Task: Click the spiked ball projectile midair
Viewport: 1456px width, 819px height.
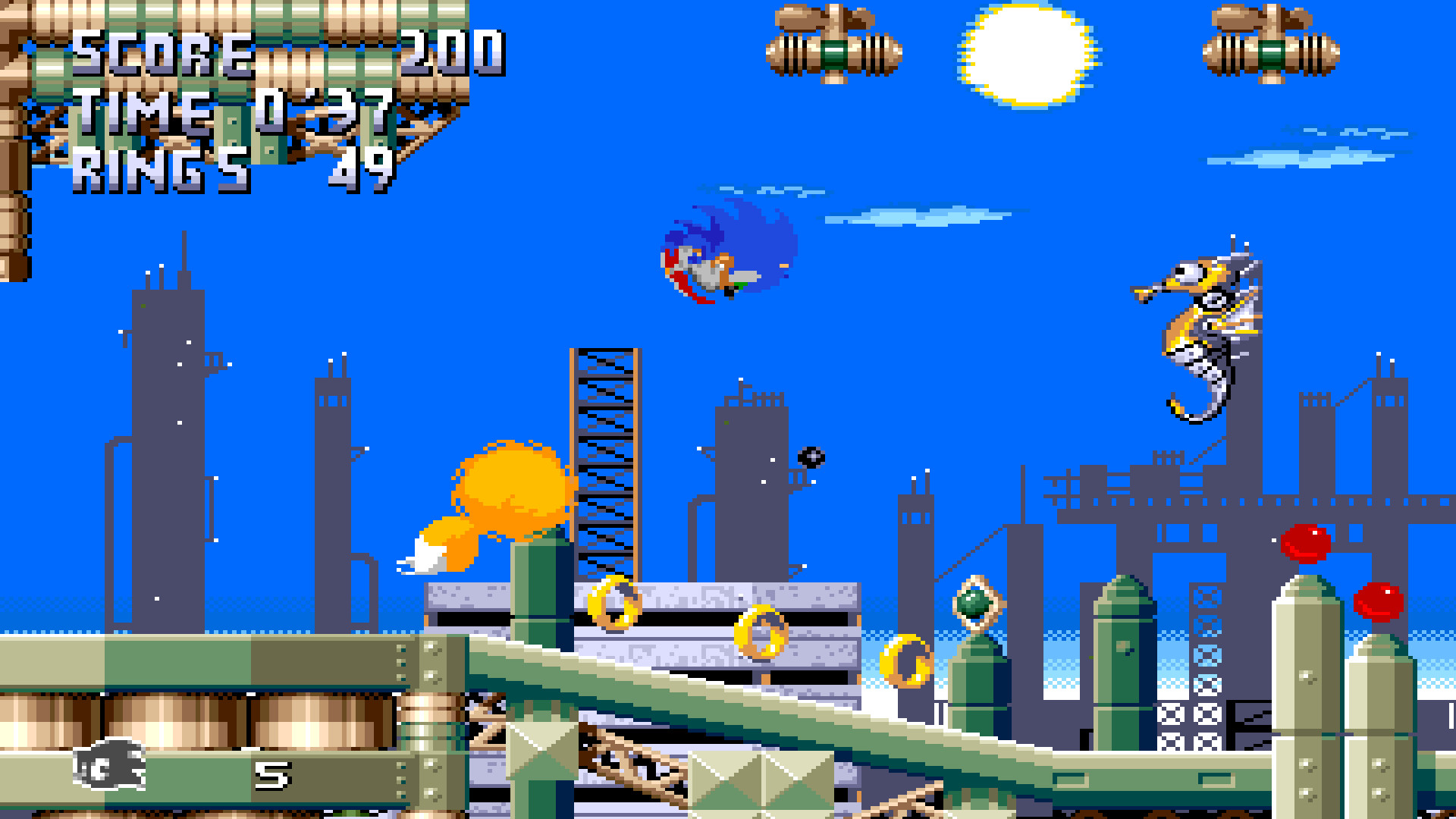Action: 810,457
